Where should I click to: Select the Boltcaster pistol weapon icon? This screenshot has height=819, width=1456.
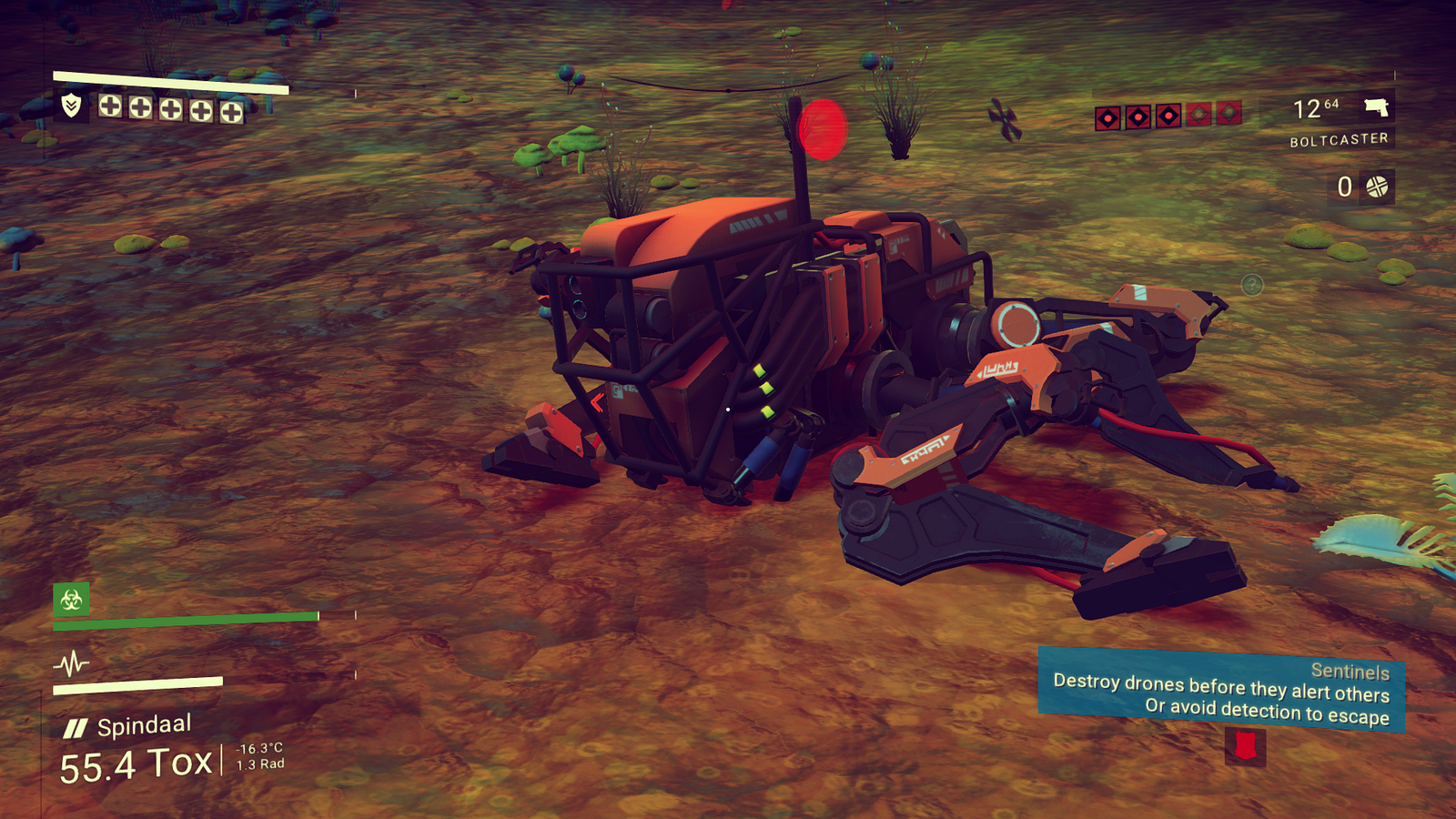[1376, 107]
